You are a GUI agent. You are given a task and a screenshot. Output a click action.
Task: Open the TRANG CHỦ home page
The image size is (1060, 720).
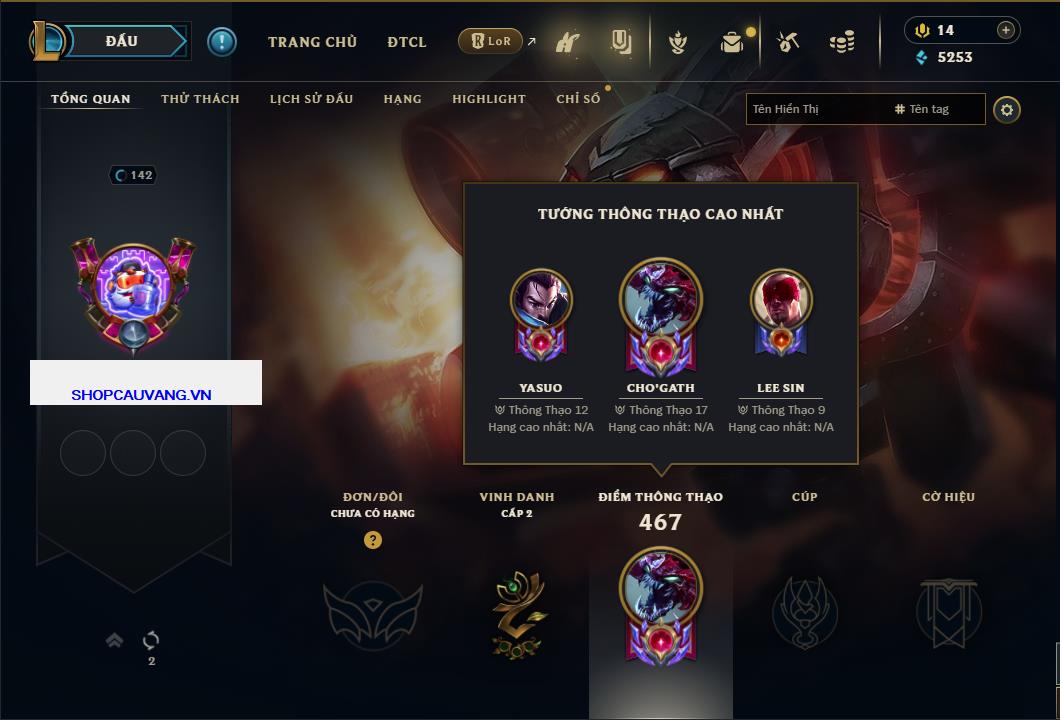[x=312, y=42]
